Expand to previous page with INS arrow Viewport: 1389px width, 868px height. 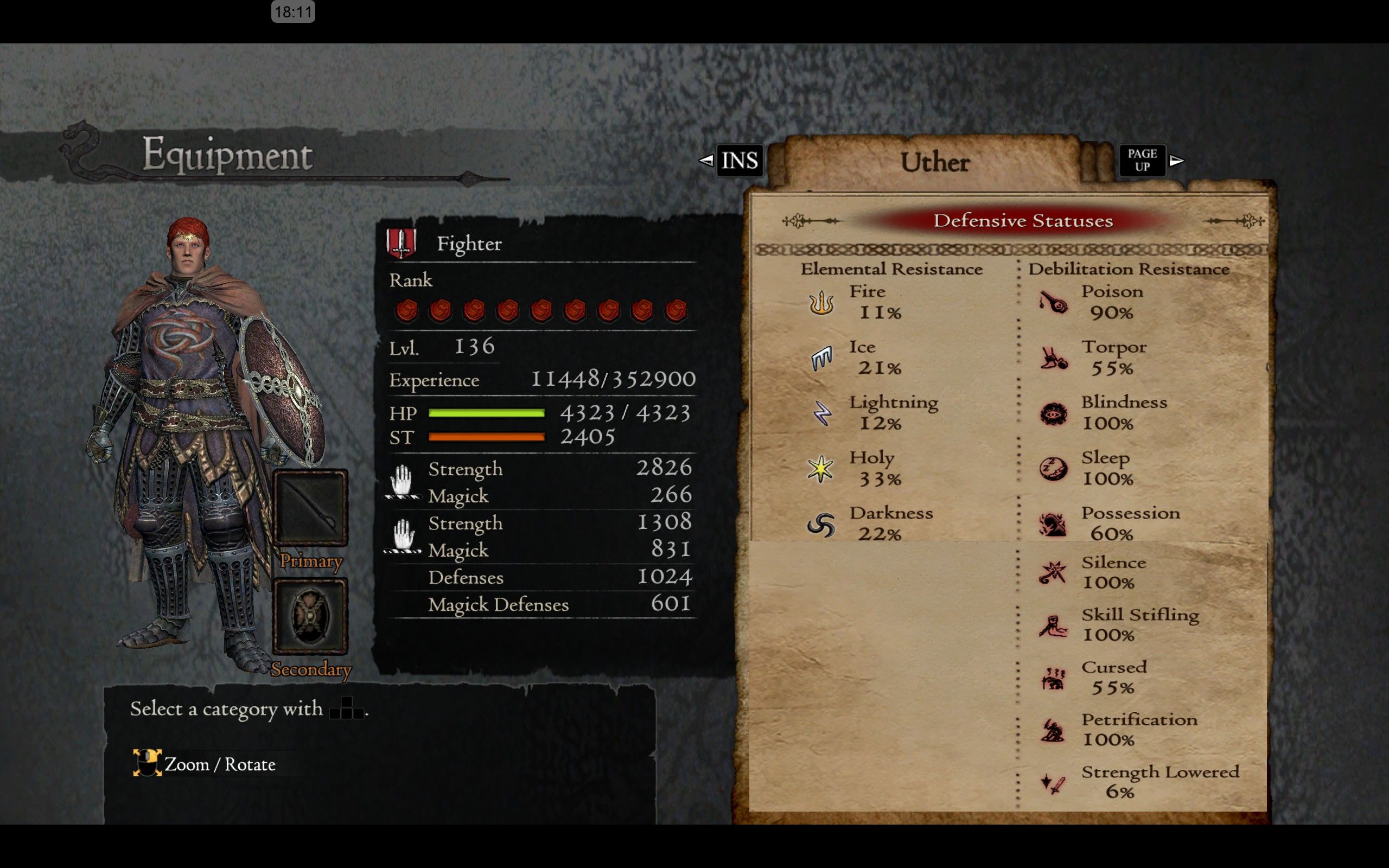[707, 161]
